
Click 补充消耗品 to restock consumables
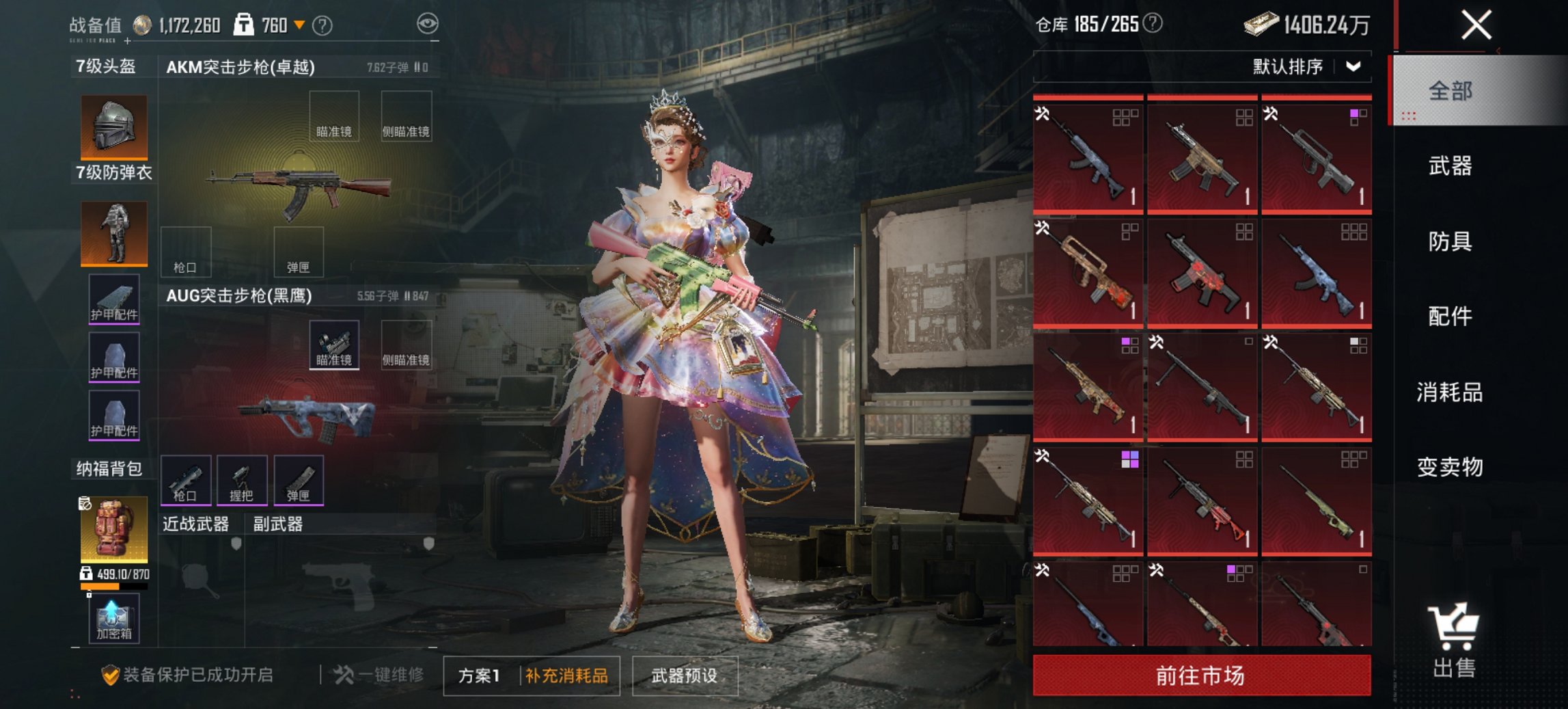click(567, 676)
